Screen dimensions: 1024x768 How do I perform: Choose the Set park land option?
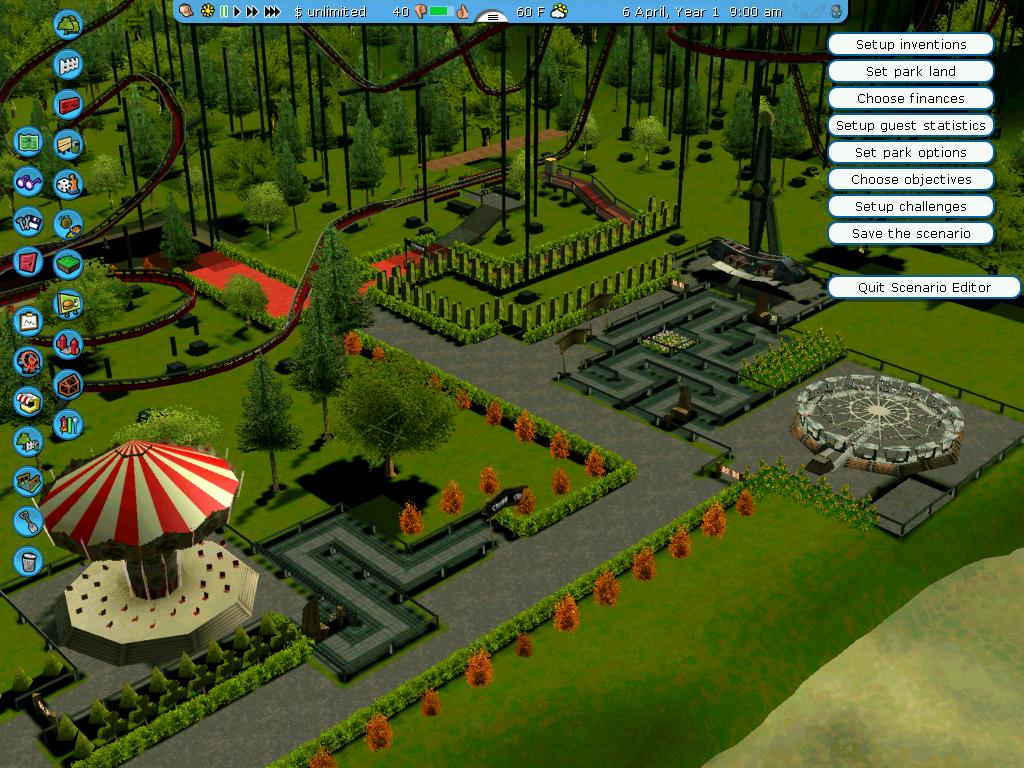(910, 71)
